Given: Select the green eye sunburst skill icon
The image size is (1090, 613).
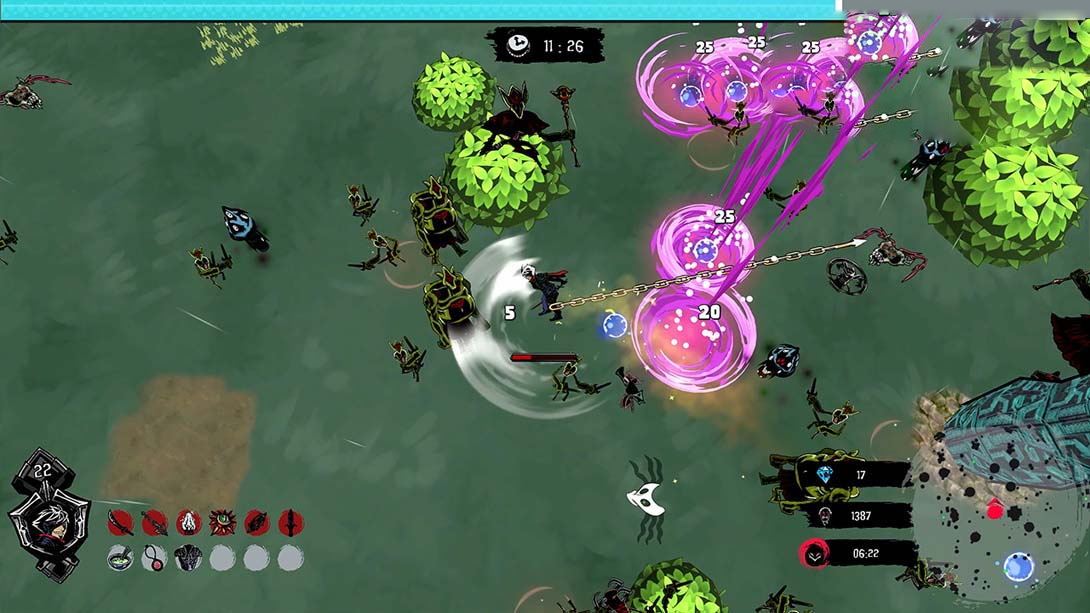Looking at the screenshot, I should point(223,523).
